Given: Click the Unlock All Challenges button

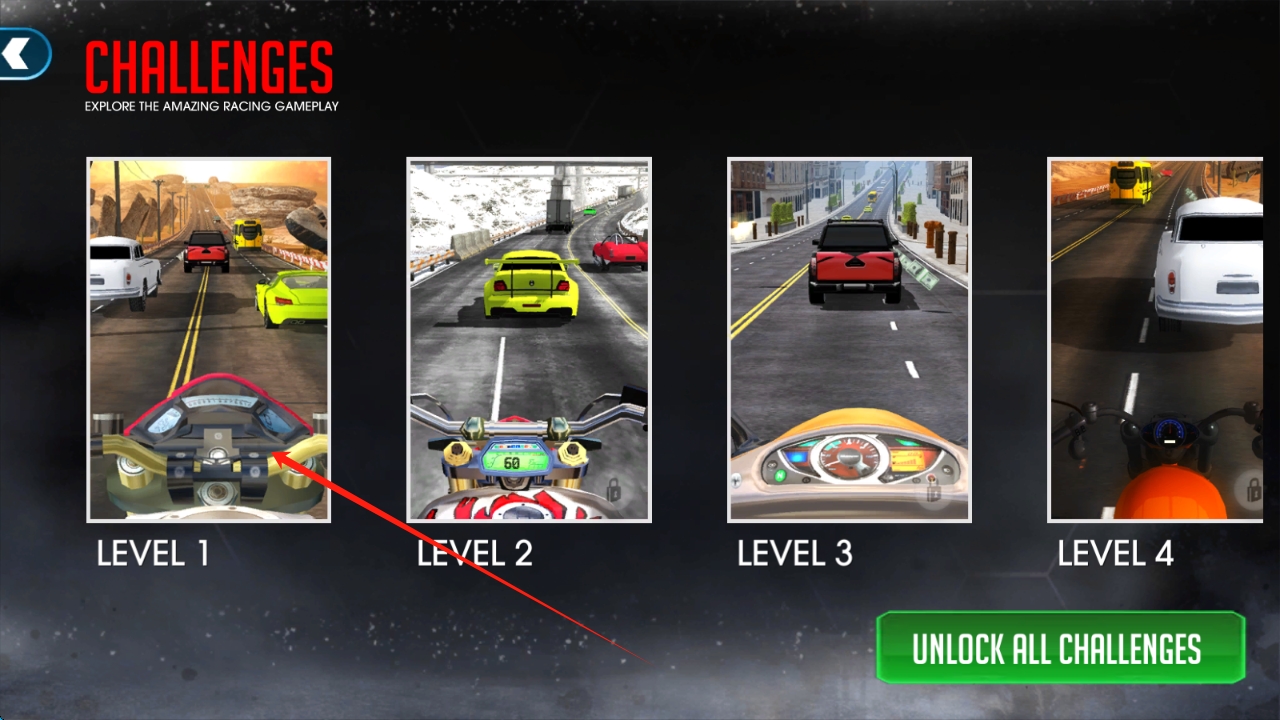Looking at the screenshot, I should coord(1060,648).
